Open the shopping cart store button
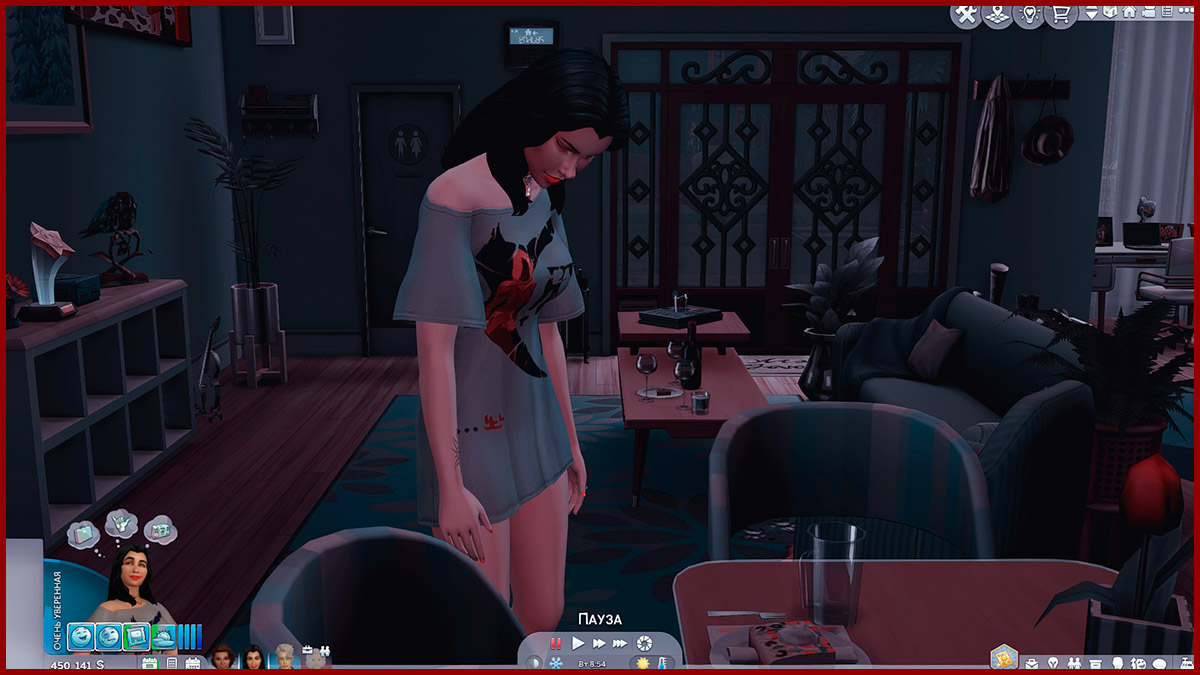1200x675 pixels. tap(1058, 15)
